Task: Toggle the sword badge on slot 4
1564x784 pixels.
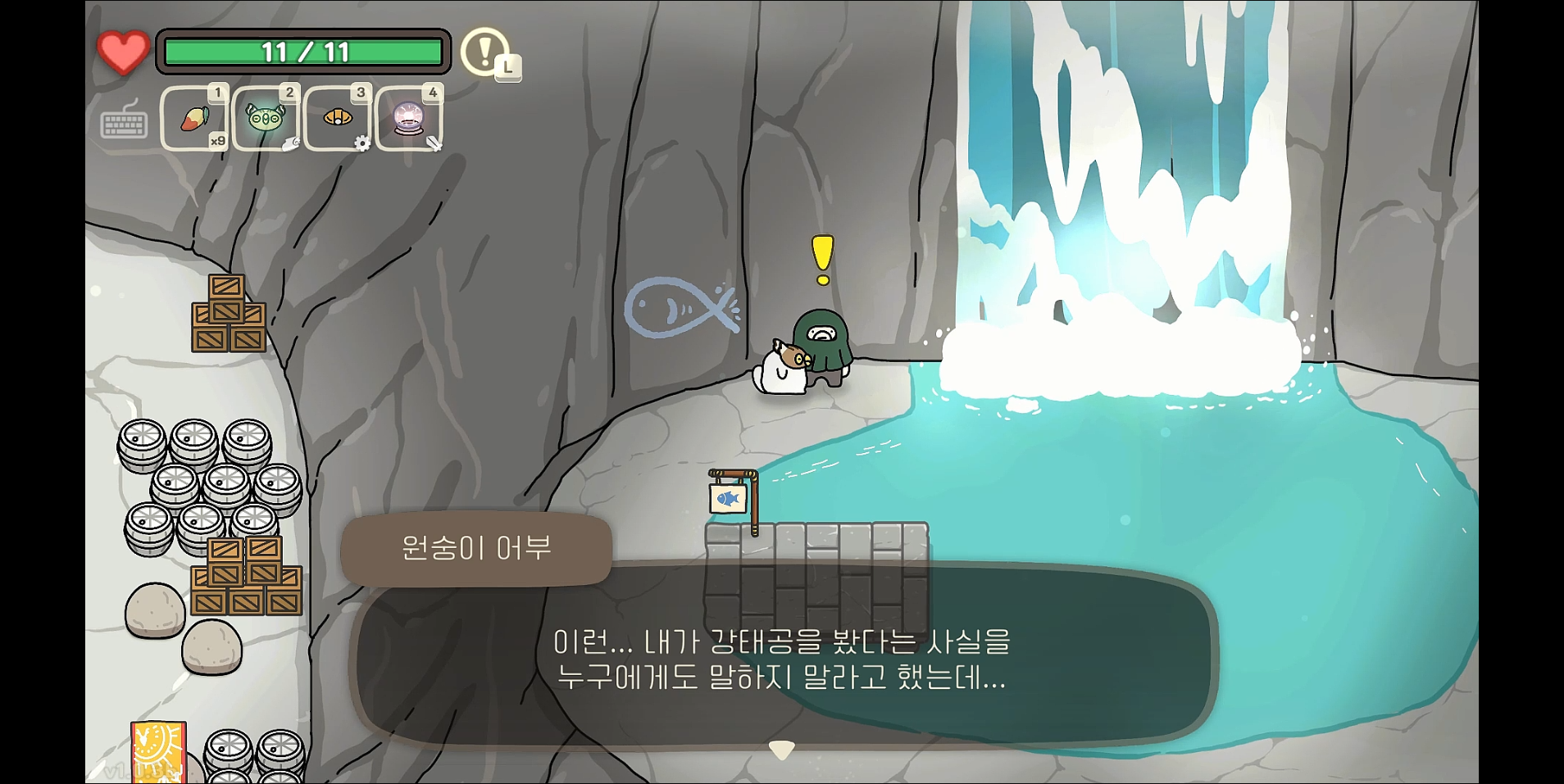Action: (435, 144)
